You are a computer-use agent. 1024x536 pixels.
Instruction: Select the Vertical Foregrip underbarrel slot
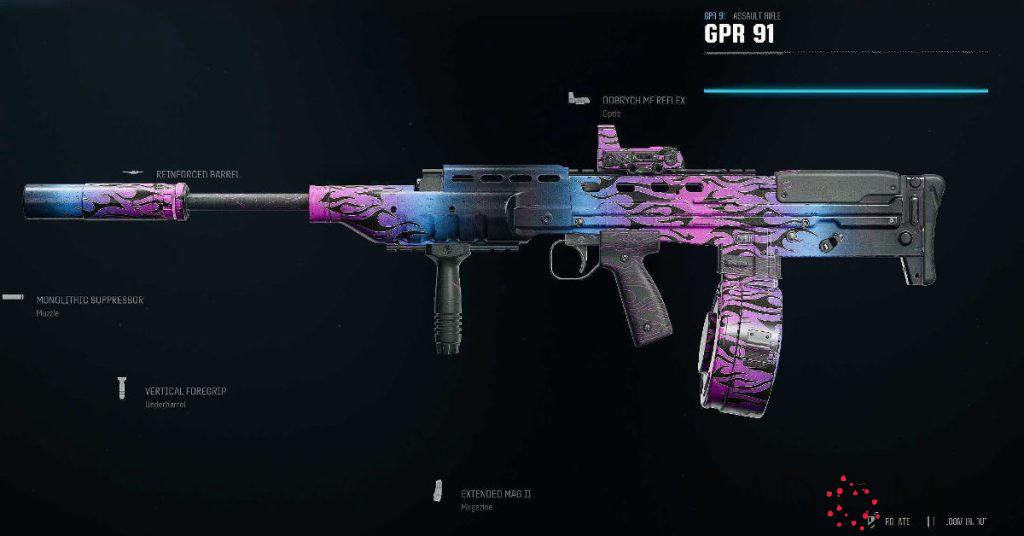(x=184, y=391)
